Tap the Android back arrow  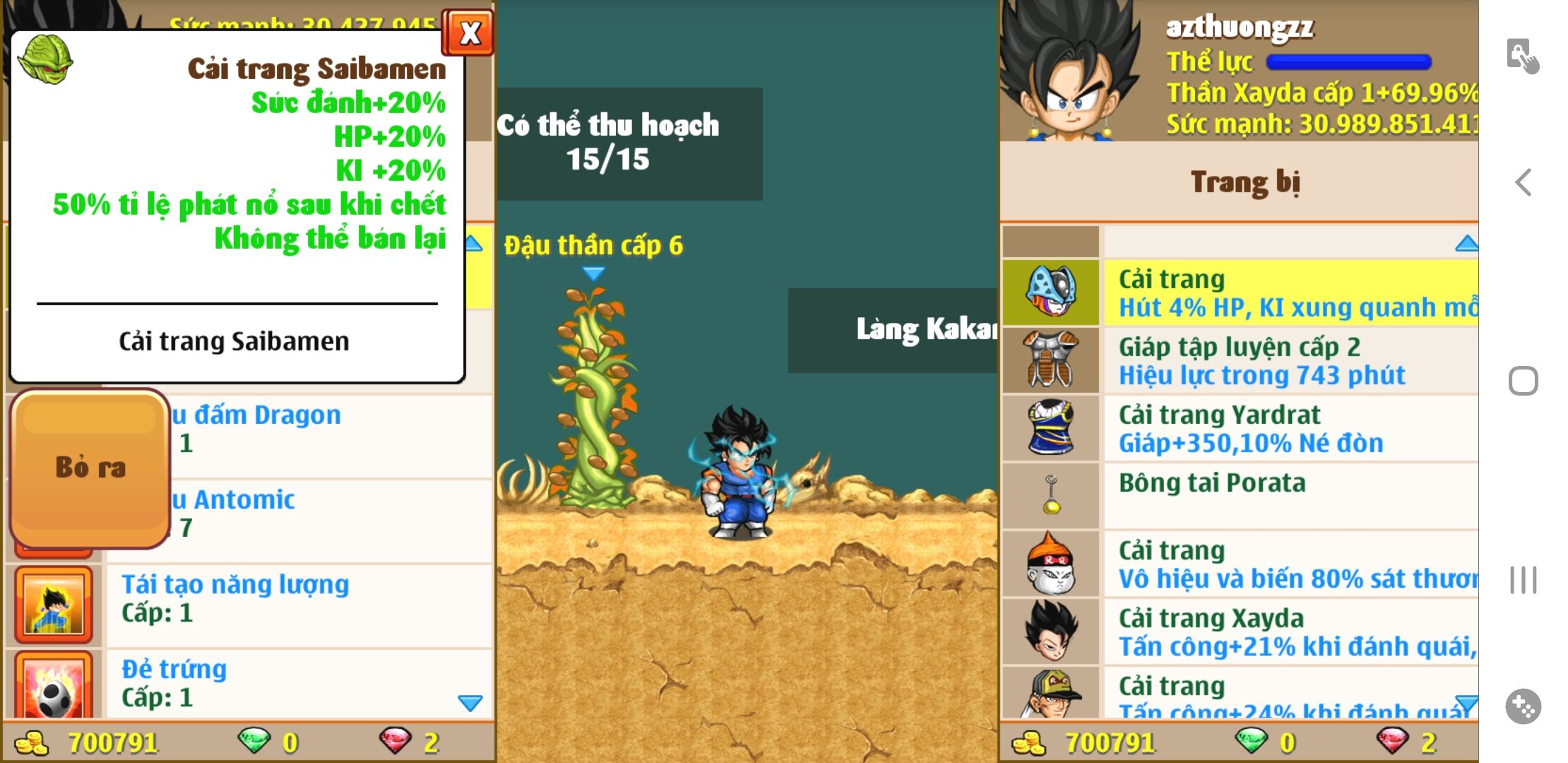[x=1524, y=182]
